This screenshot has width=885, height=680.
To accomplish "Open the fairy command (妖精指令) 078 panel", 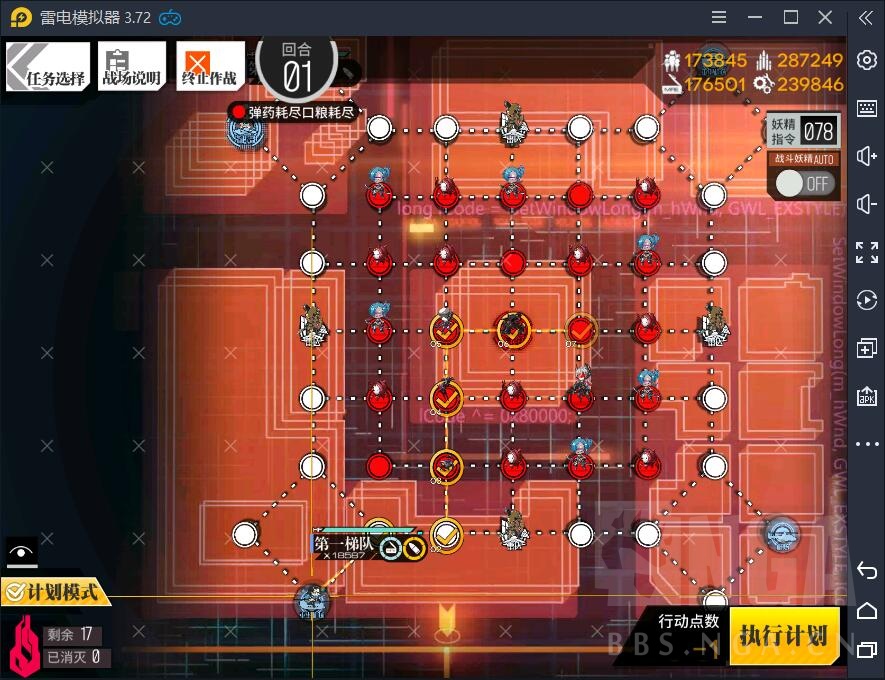I will [803, 130].
